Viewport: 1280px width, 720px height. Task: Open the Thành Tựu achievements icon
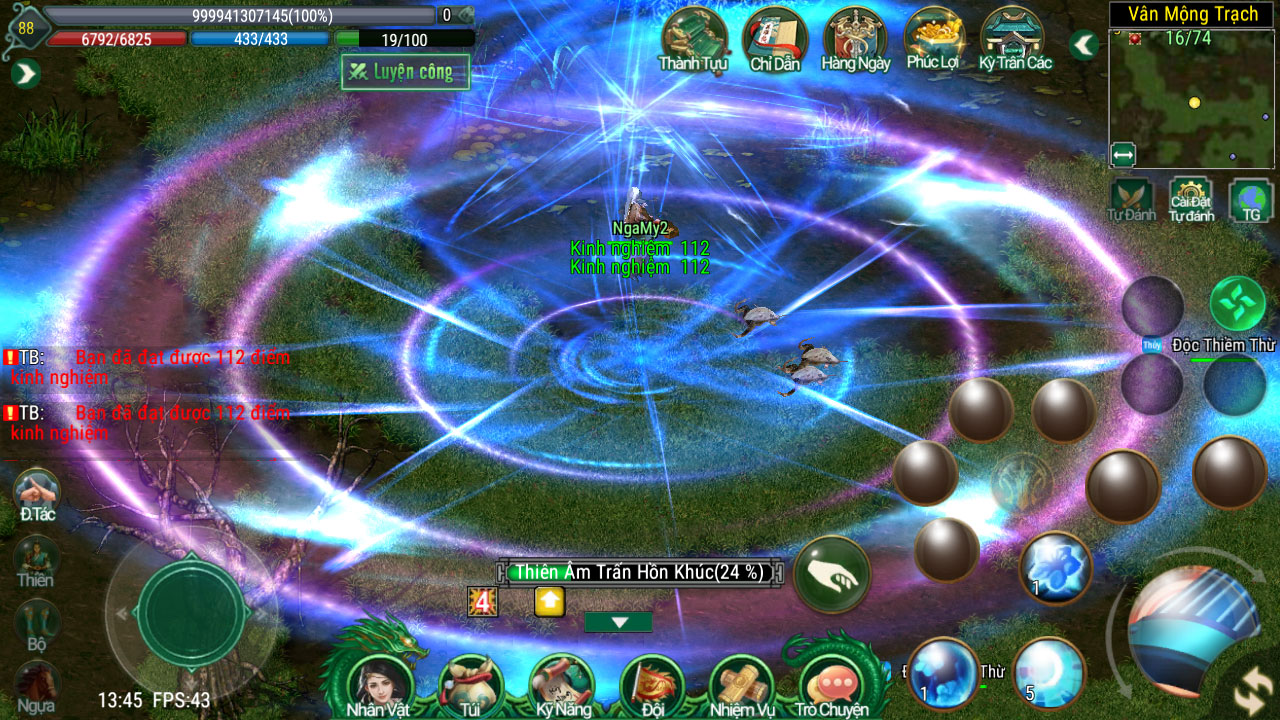693,38
